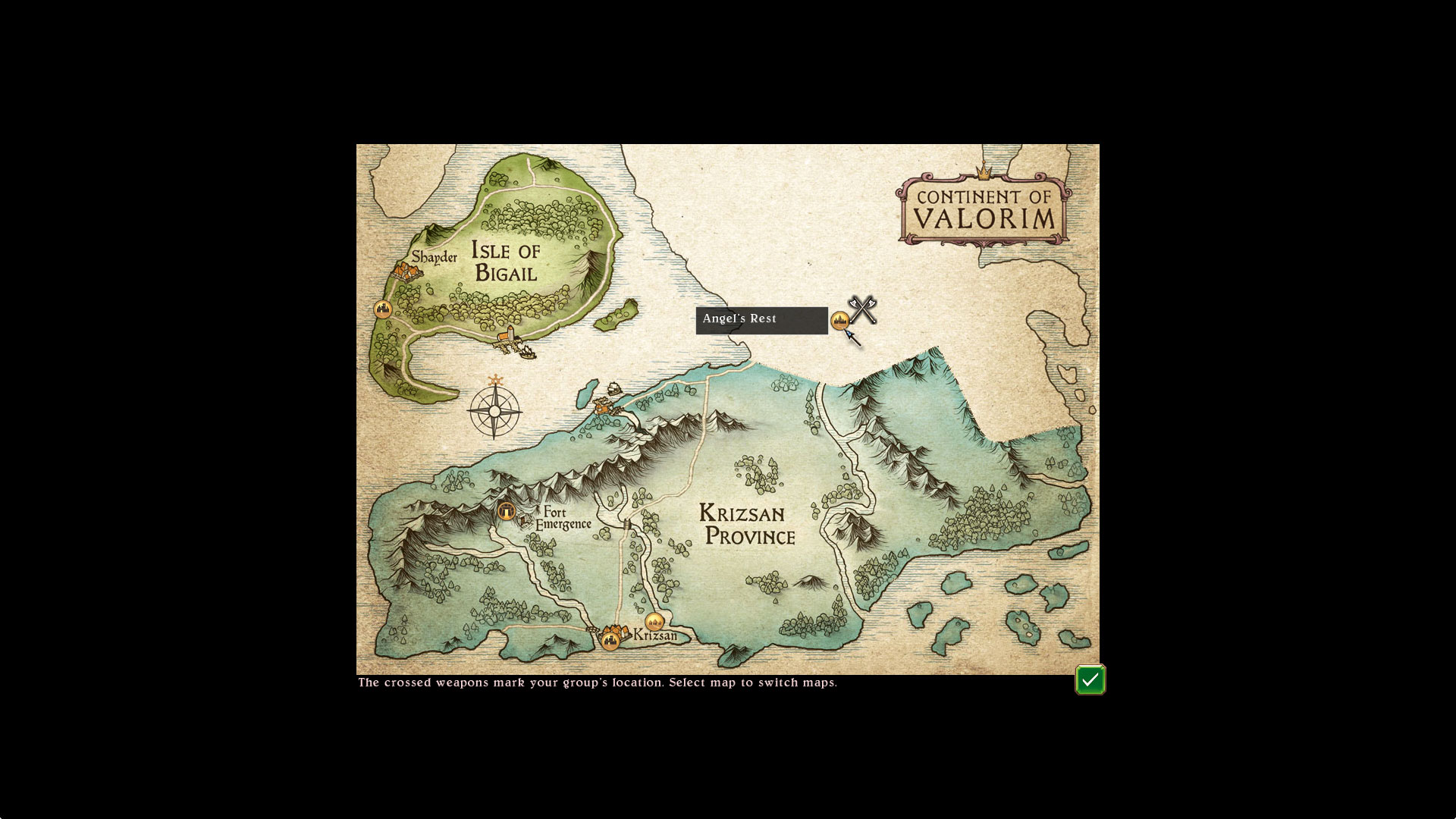
Task: Select the ship sailing south of Isle of Bigail
Action: point(527,351)
